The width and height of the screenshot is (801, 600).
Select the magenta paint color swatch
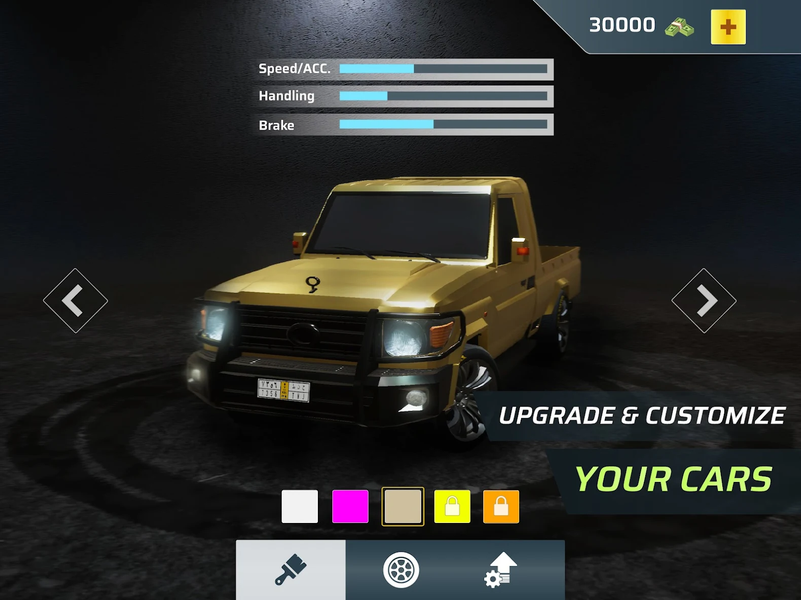click(350, 506)
